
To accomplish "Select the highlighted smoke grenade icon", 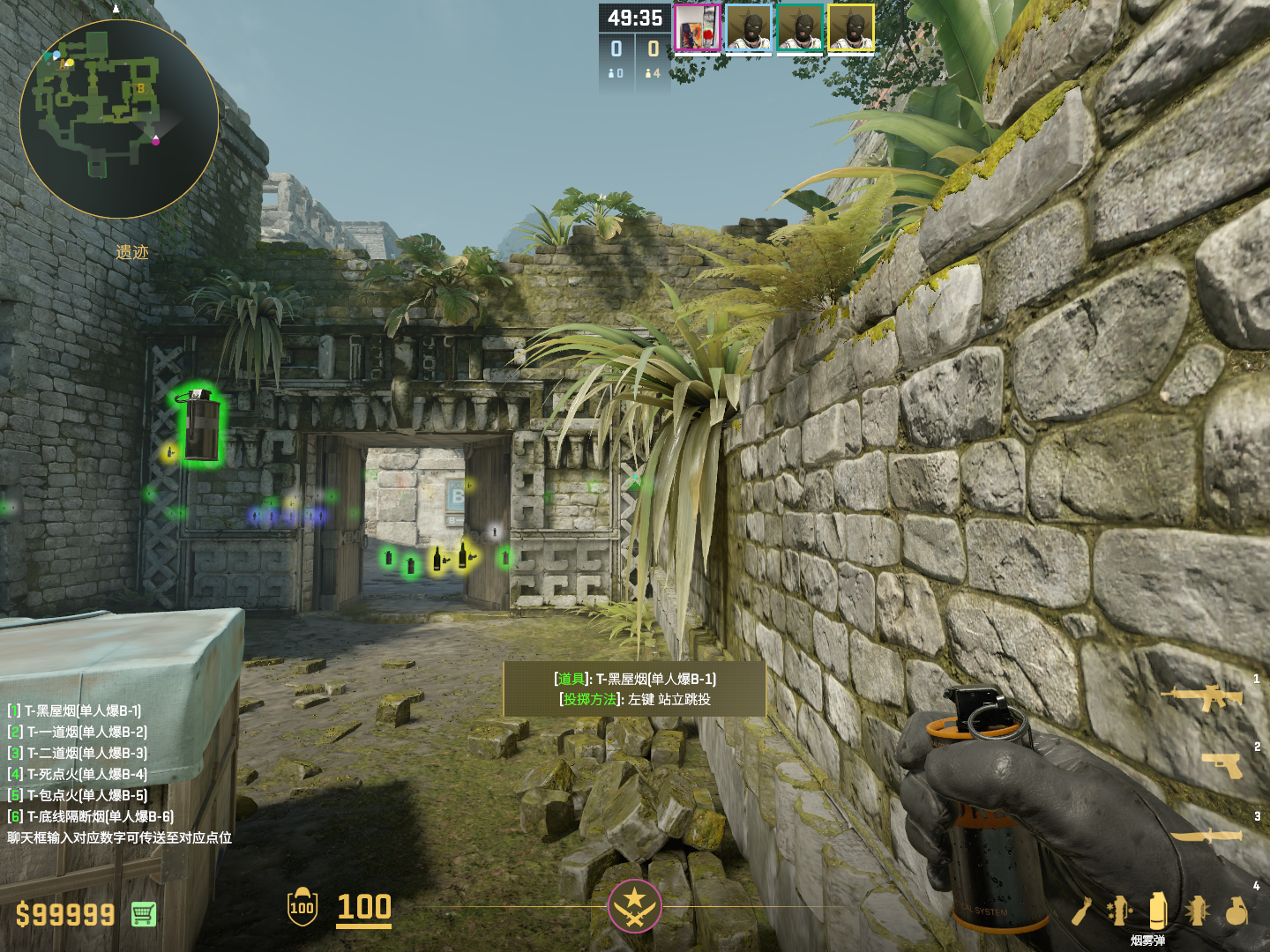I will (x=1157, y=911).
